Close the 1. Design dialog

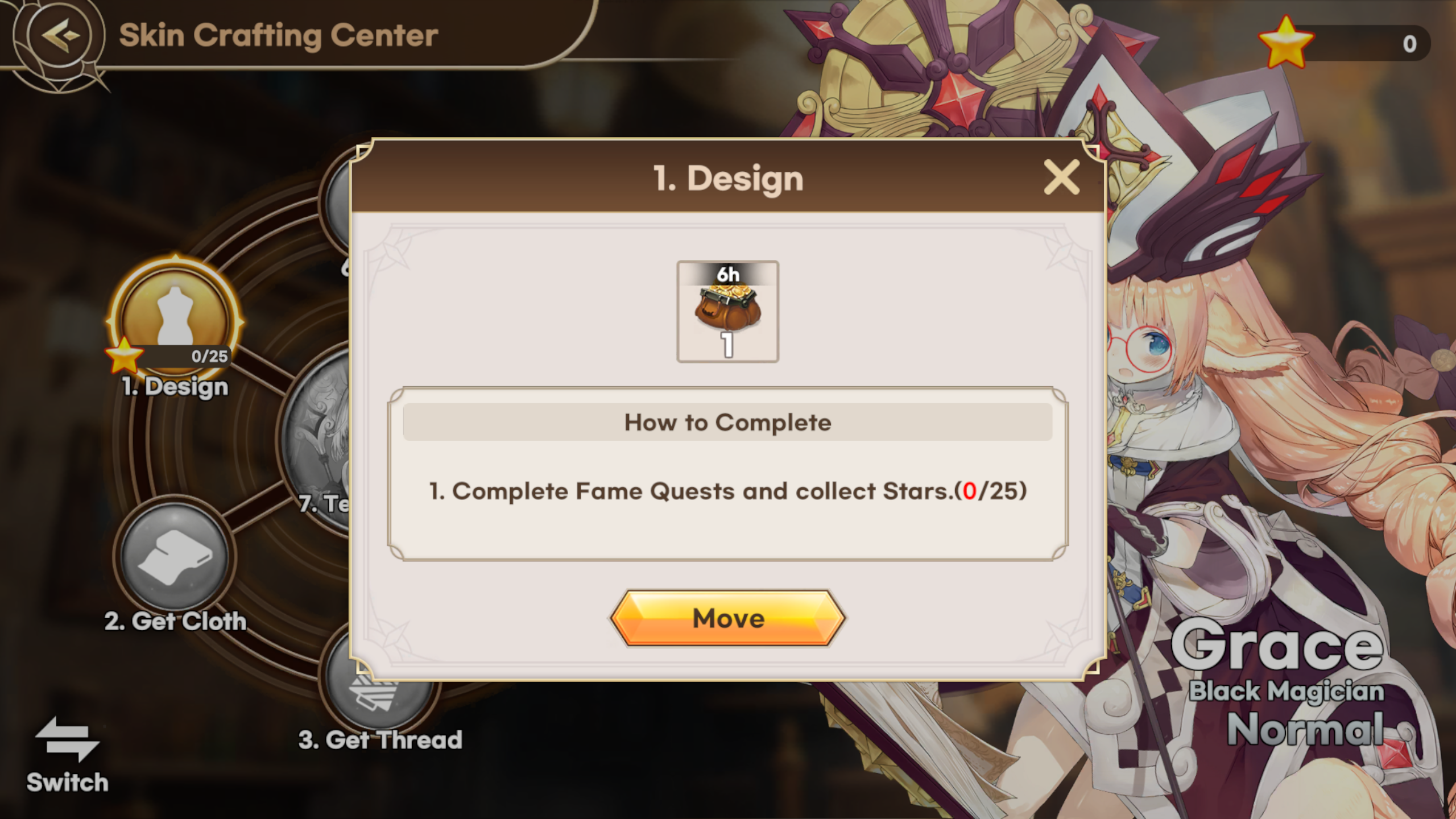point(1062,177)
